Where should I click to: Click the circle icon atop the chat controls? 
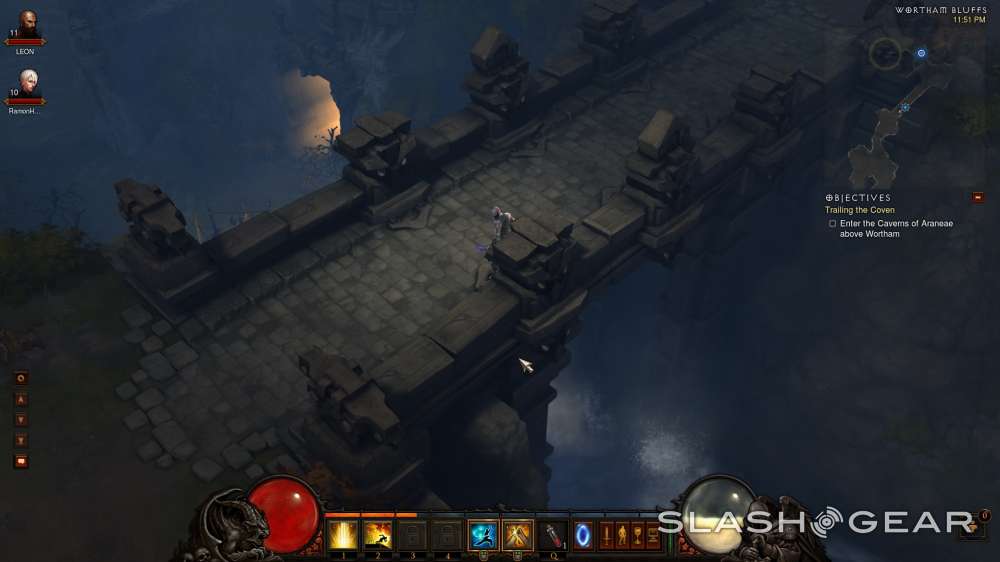tap(21, 378)
